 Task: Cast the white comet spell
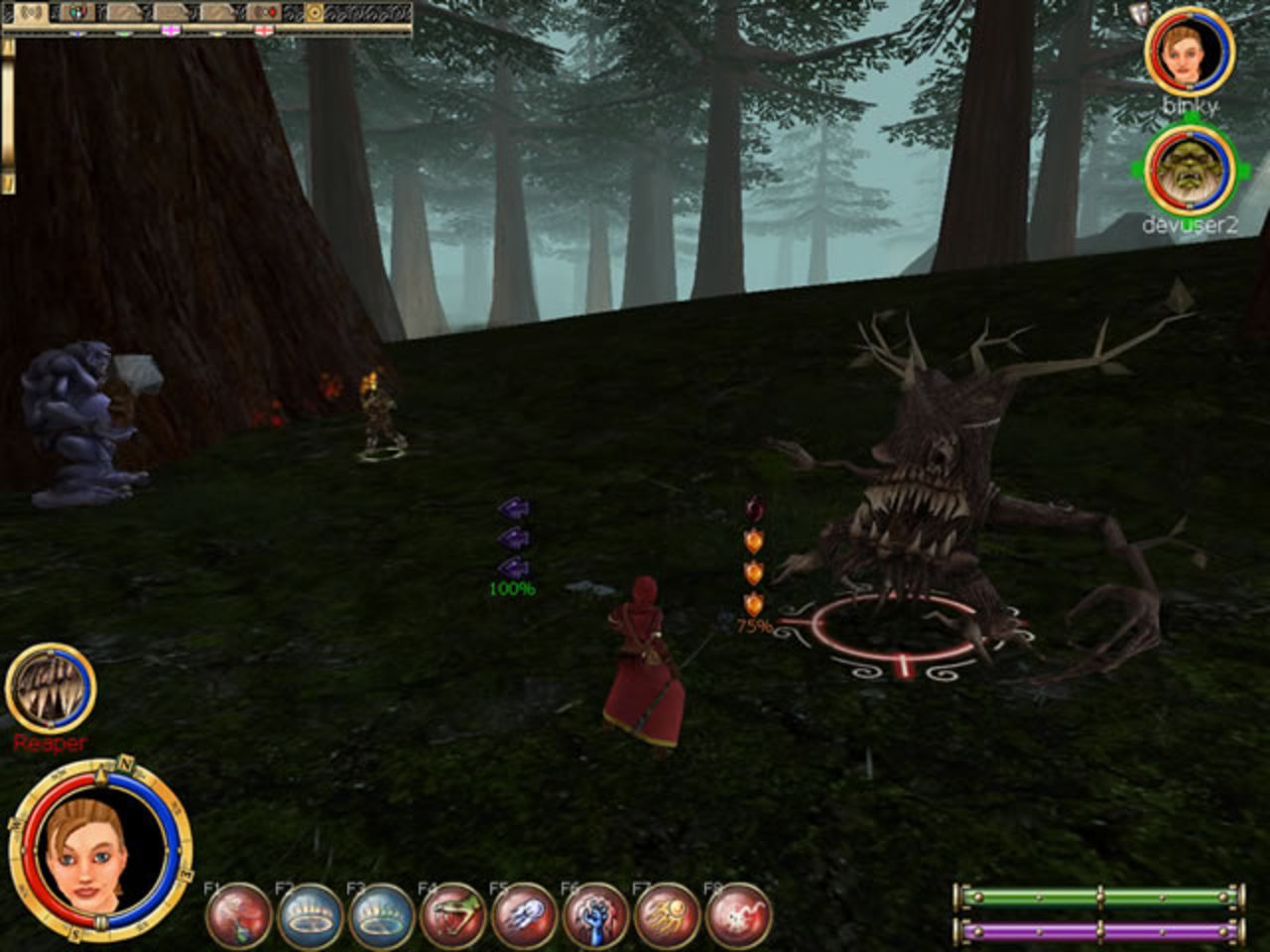[x=525, y=916]
